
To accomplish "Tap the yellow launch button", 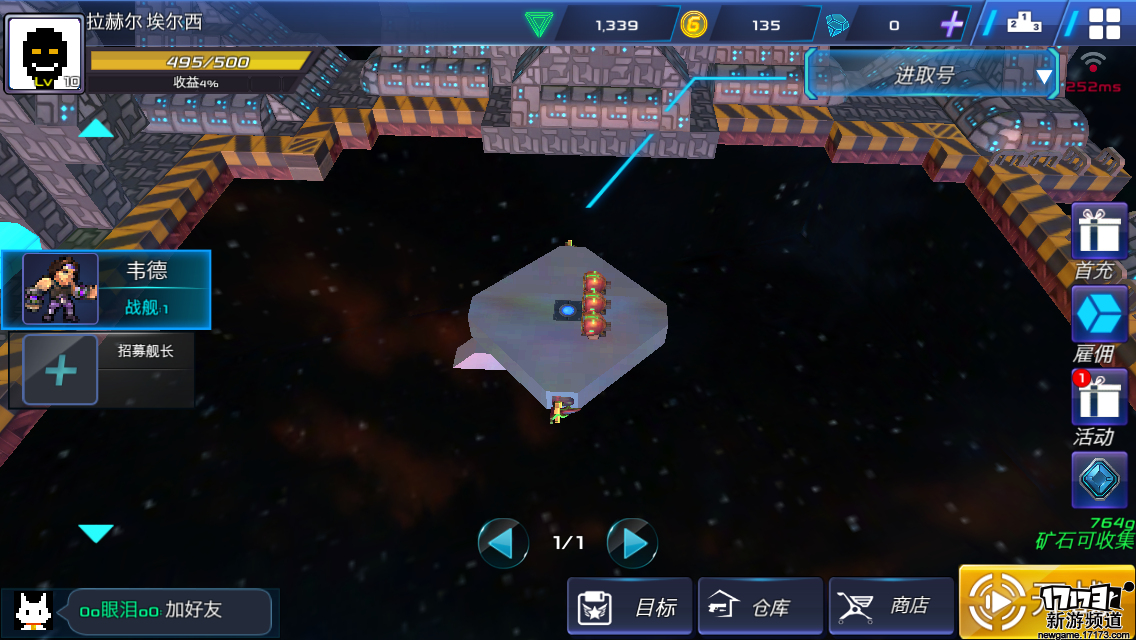I will pyautogui.click(x=1000, y=602).
